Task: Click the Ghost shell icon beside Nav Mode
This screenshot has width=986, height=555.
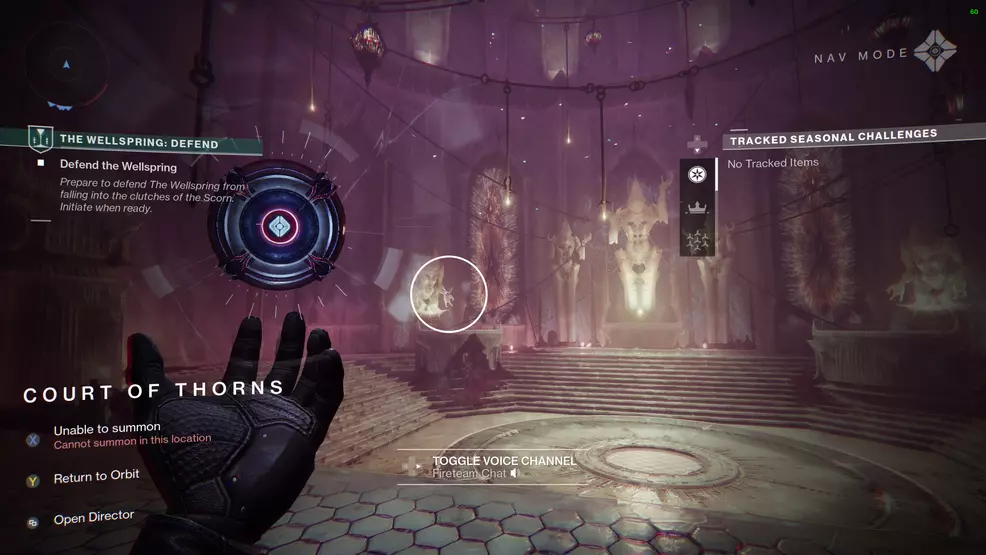Action: coord(937,50)
